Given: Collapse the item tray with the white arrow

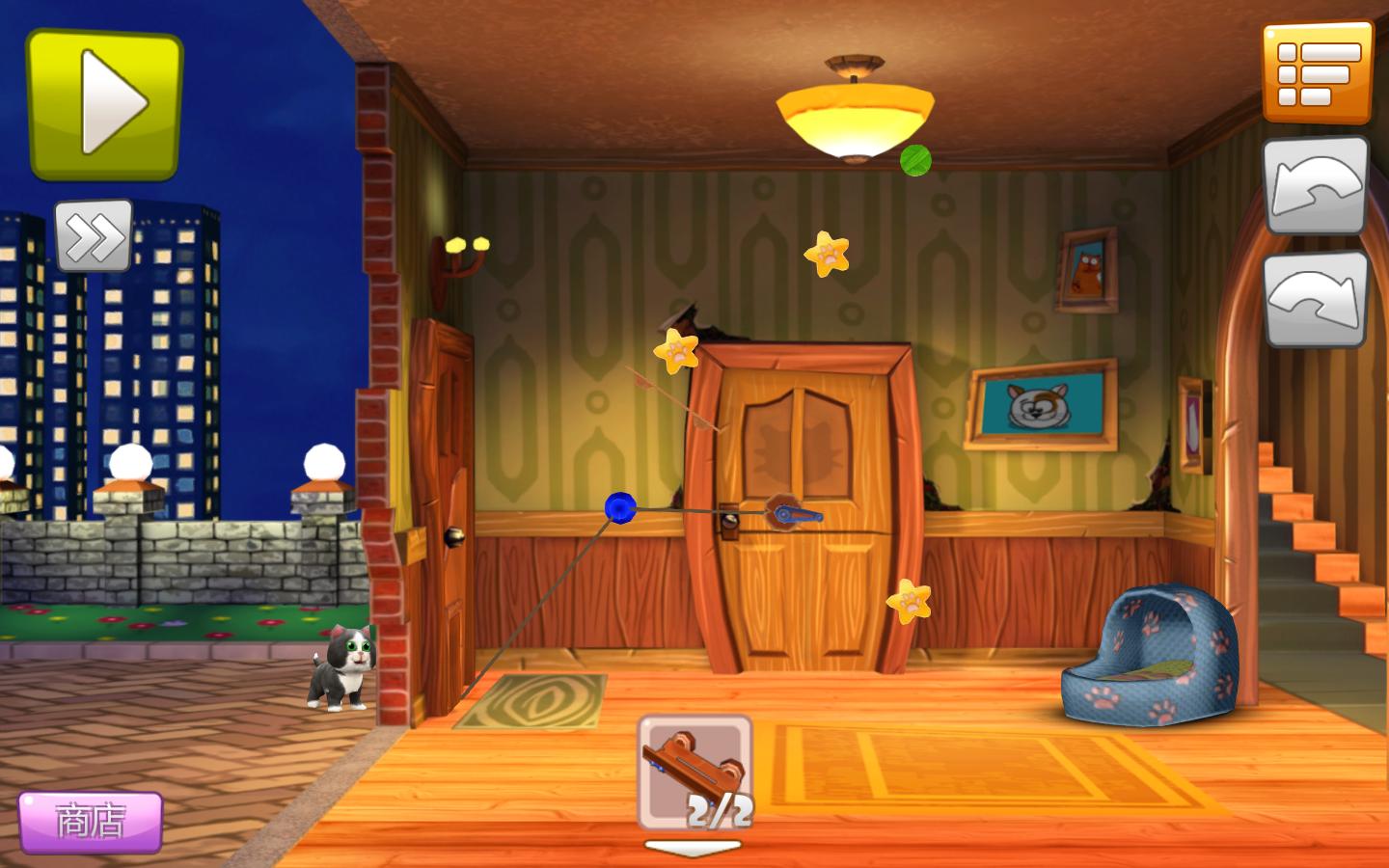Looking at the screenshot, I should (692, 847).
